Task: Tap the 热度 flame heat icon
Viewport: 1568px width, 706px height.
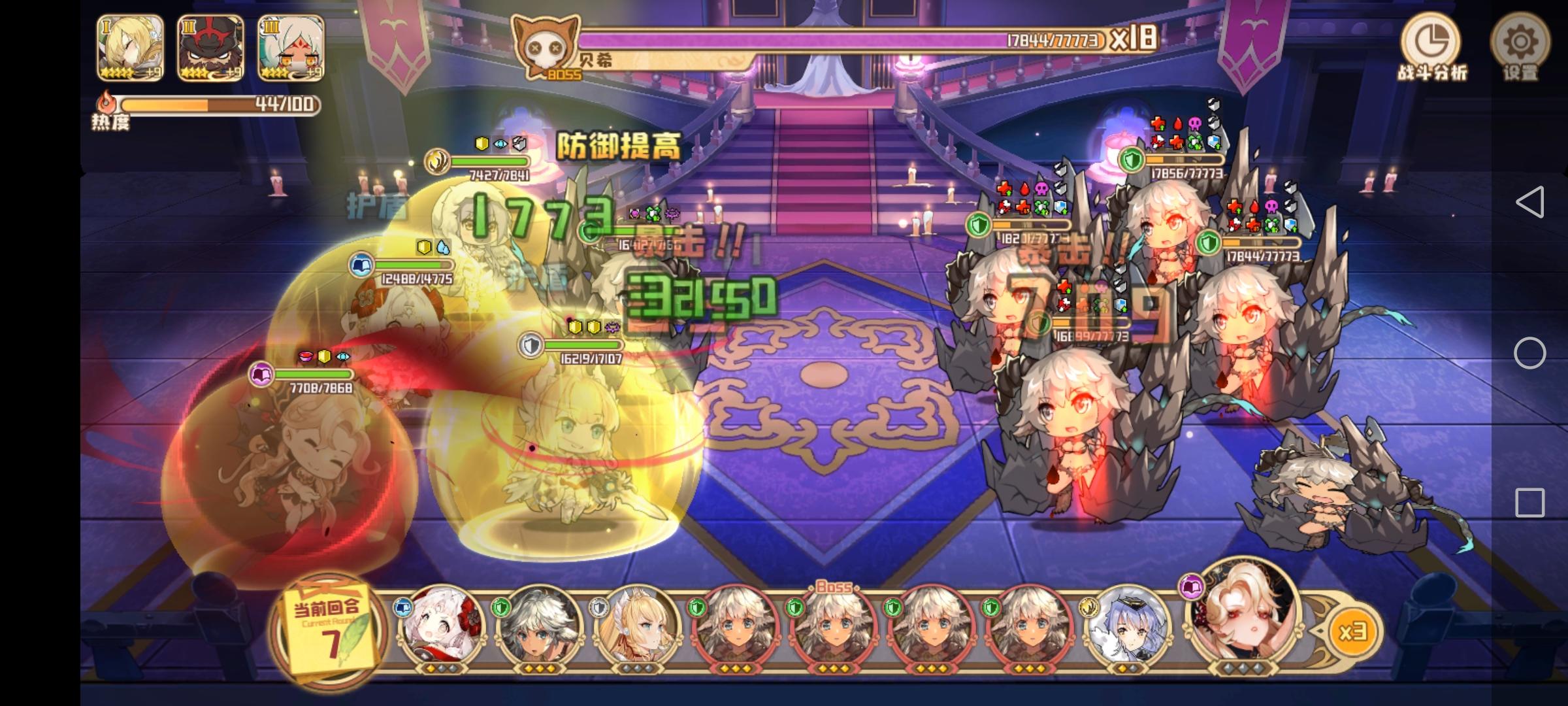Action: tap(106, 99)
